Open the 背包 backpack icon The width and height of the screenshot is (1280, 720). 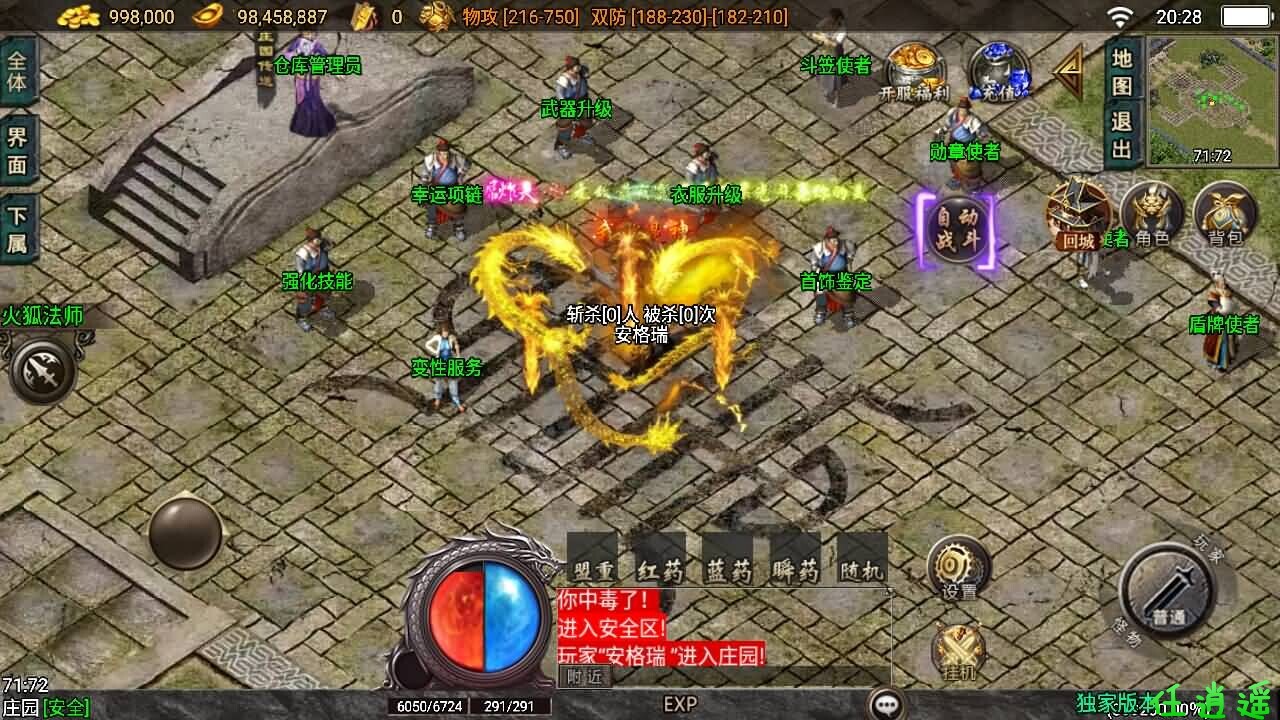[1225, 213]
